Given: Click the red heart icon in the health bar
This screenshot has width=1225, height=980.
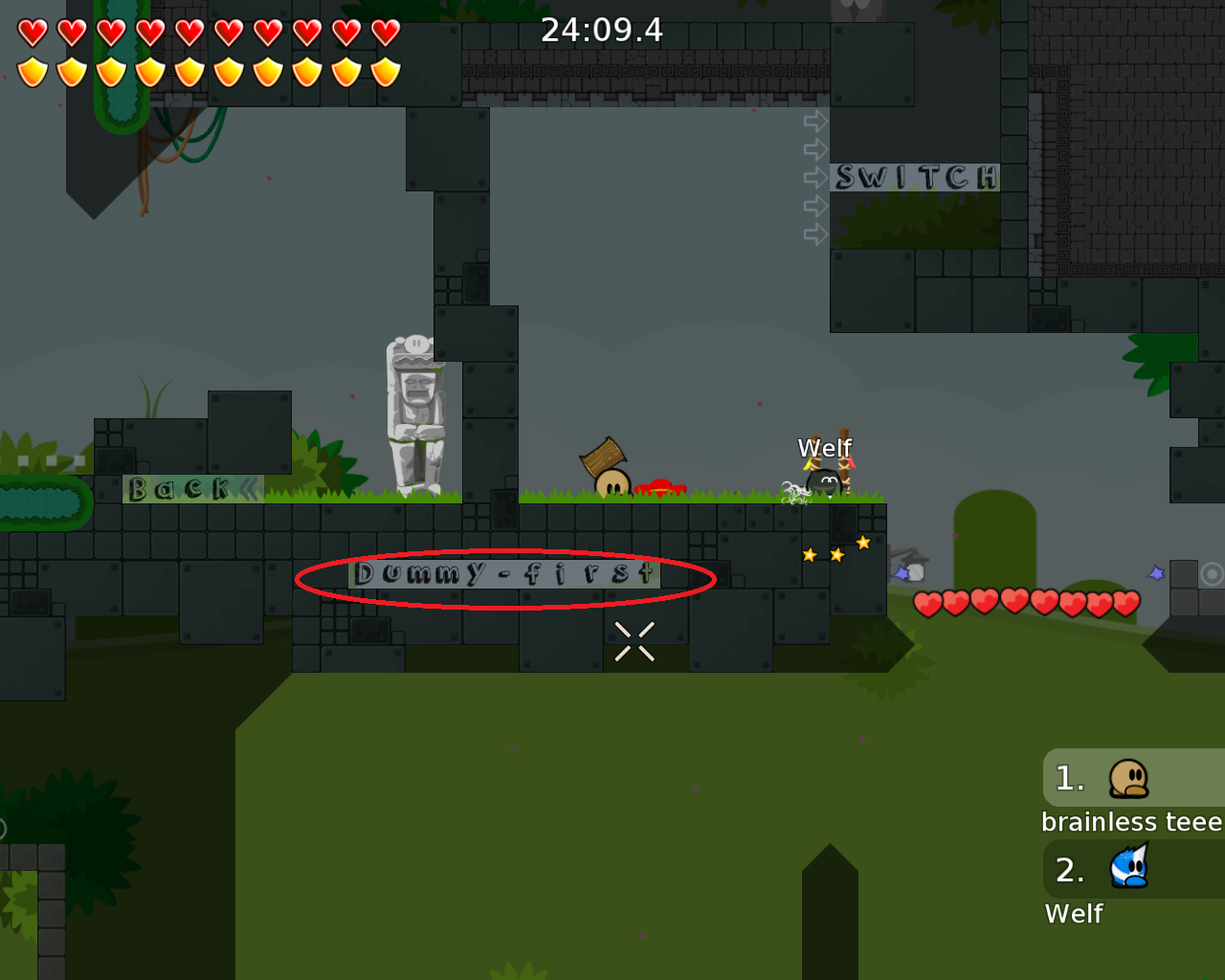Looking at the screenshot, I should click(x=32, y=31).
